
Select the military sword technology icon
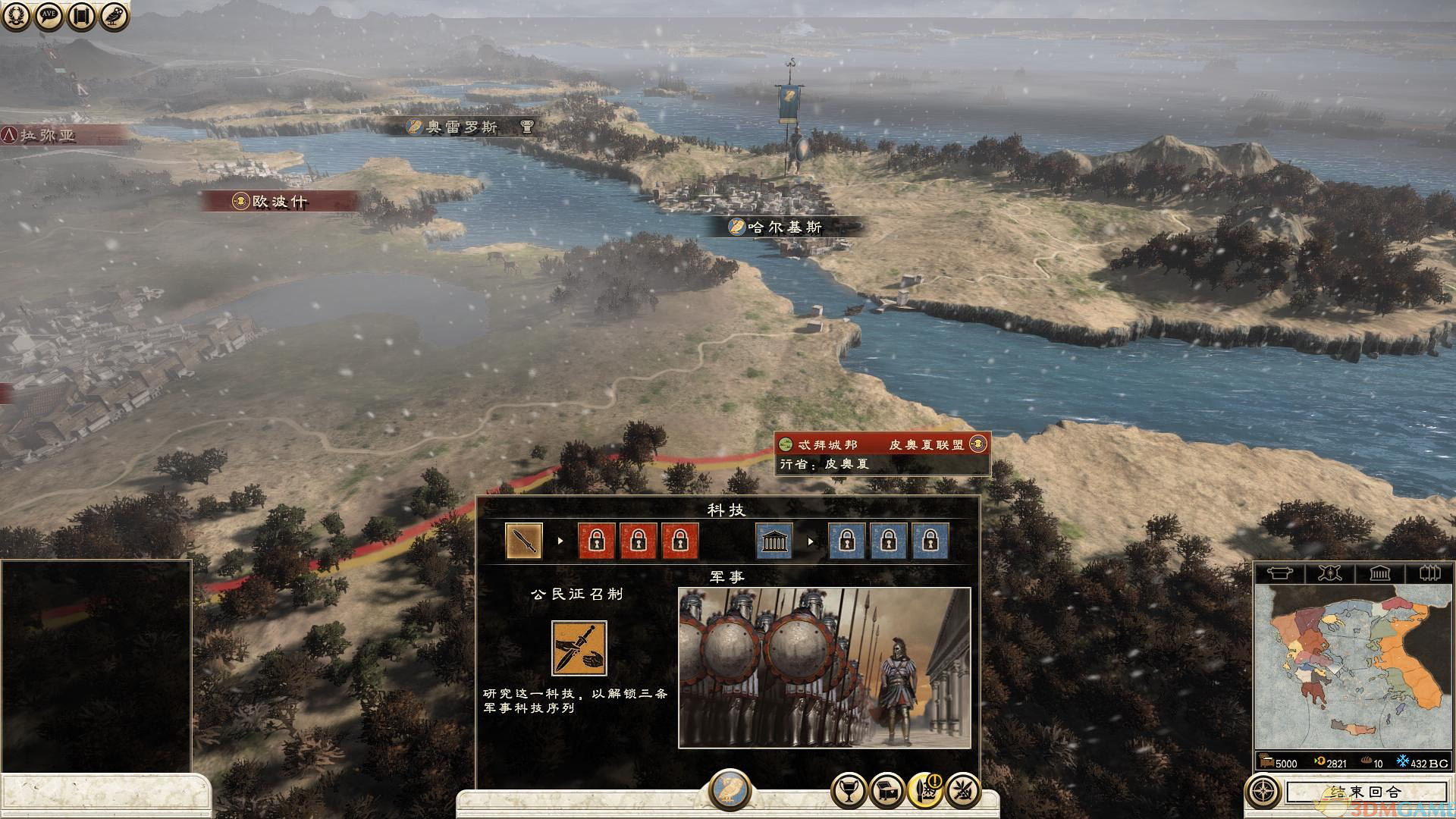pyautogui.click(x=524, y=541)
